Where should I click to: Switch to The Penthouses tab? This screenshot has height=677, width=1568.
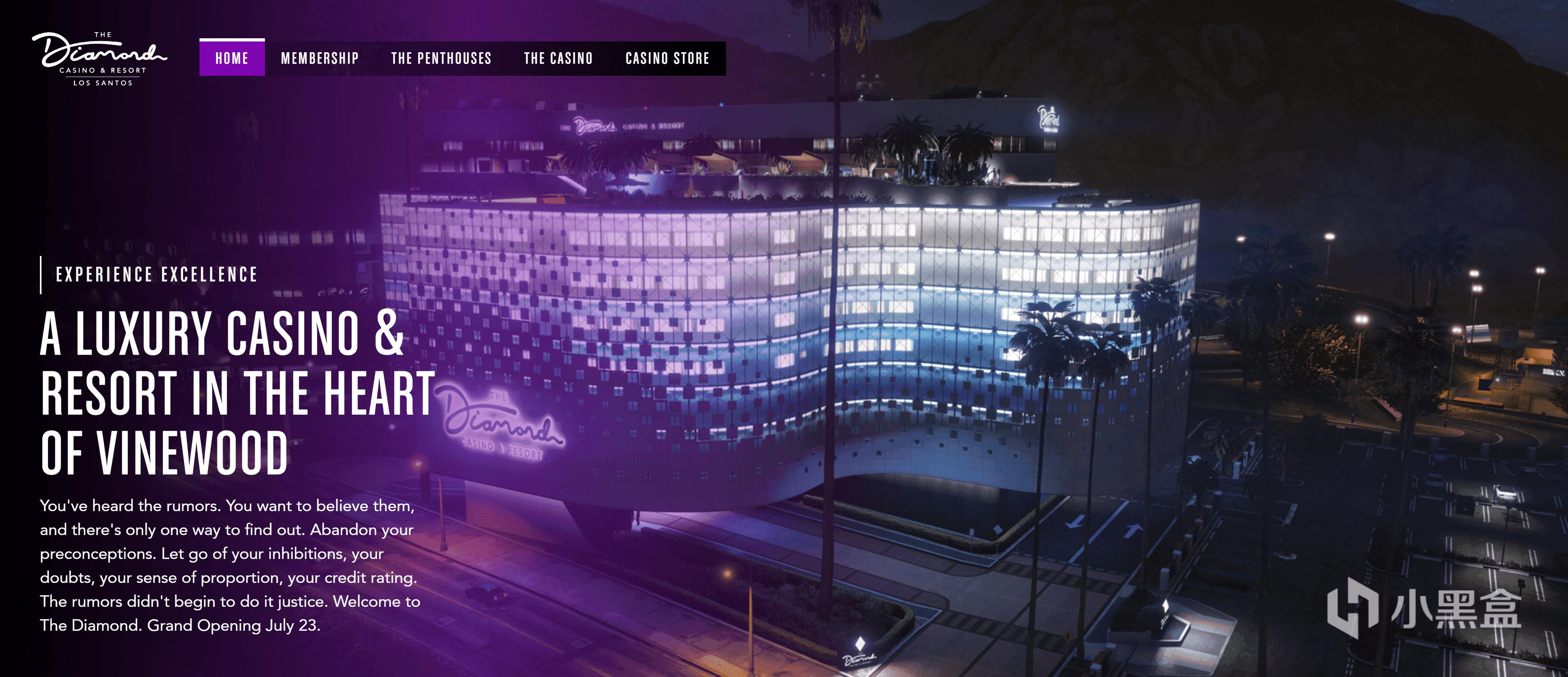point(441,58)
